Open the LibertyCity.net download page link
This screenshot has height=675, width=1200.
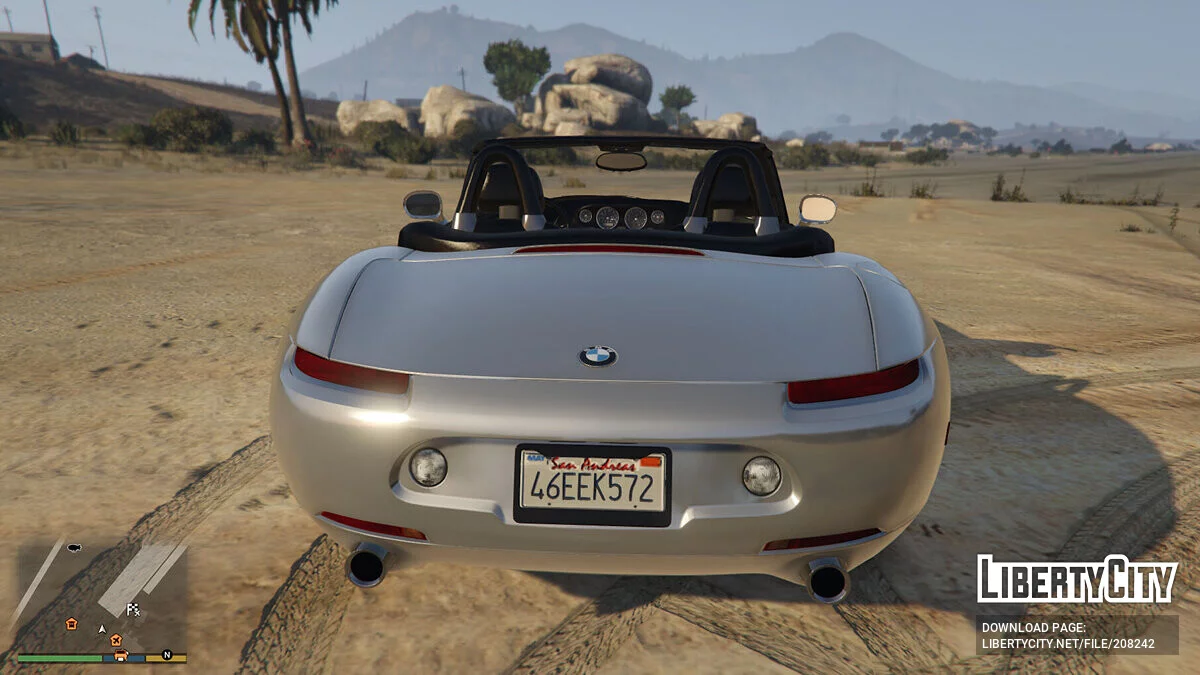[x=1068, y=644]
